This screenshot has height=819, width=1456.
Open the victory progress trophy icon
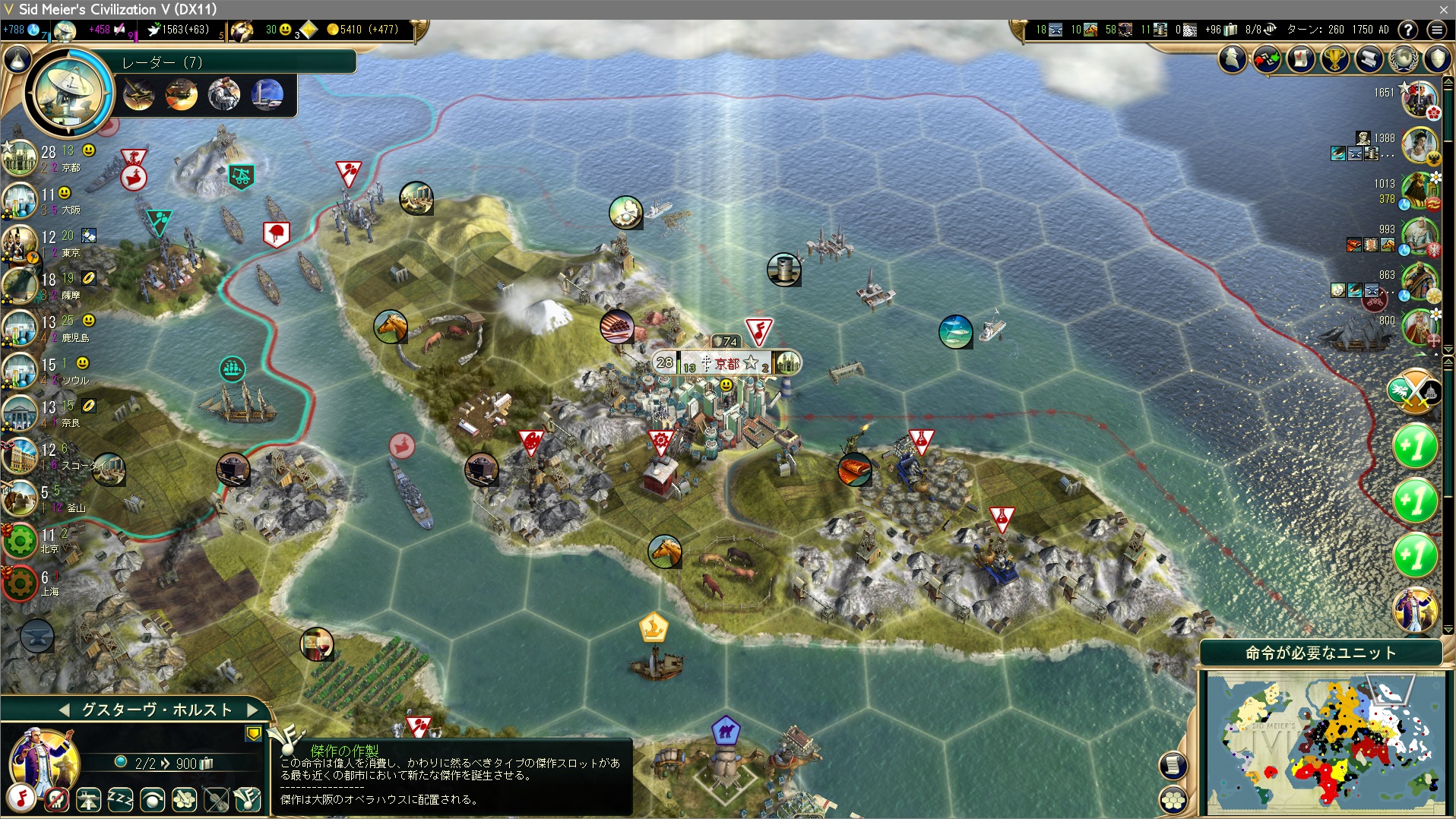(1335, 58)
